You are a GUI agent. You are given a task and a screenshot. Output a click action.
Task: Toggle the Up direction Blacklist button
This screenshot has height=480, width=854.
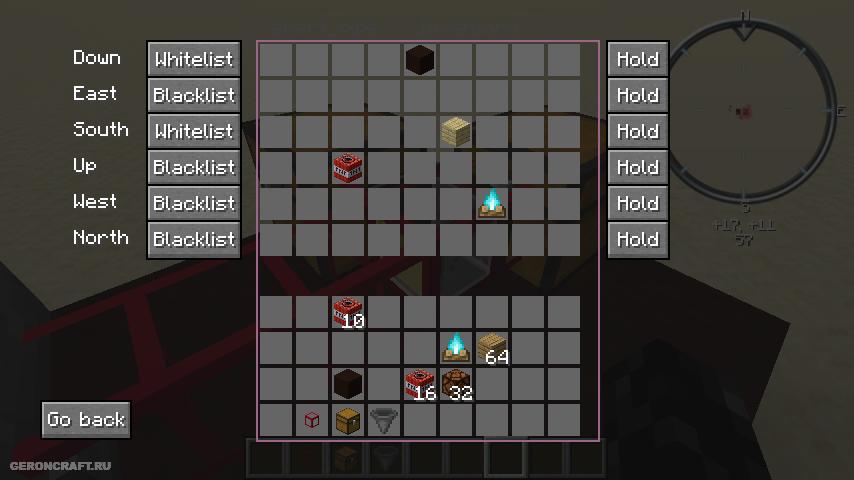[193, 167]
